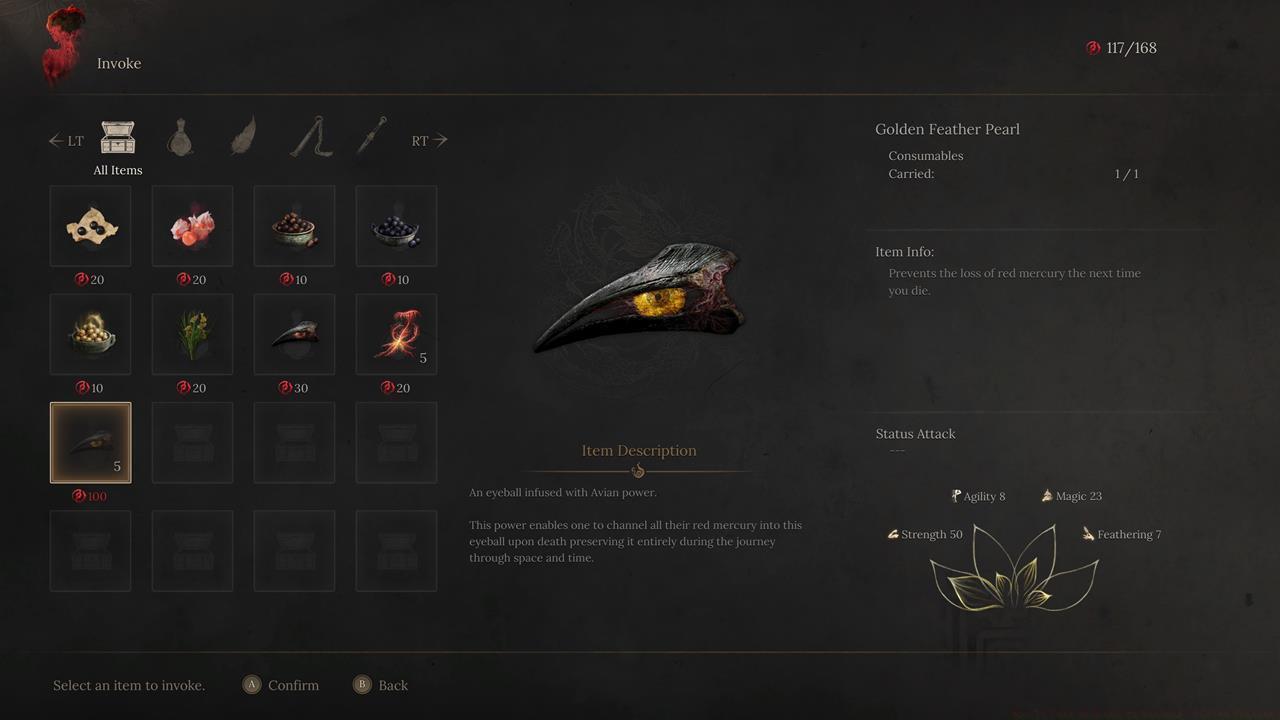Select the glowing red ginseng root item

point(396,334)
